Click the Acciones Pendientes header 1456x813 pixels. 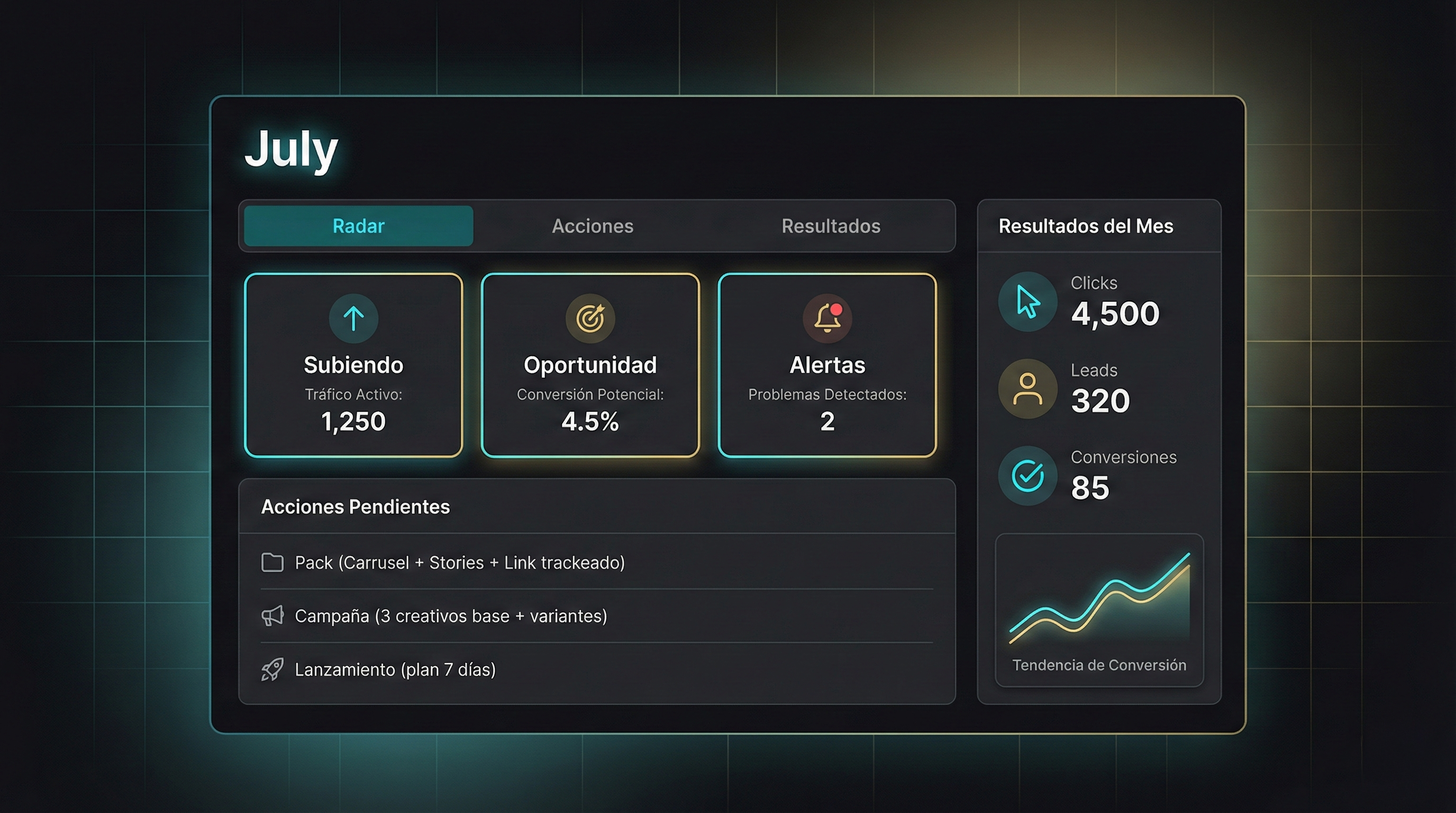tap(356, 507)
